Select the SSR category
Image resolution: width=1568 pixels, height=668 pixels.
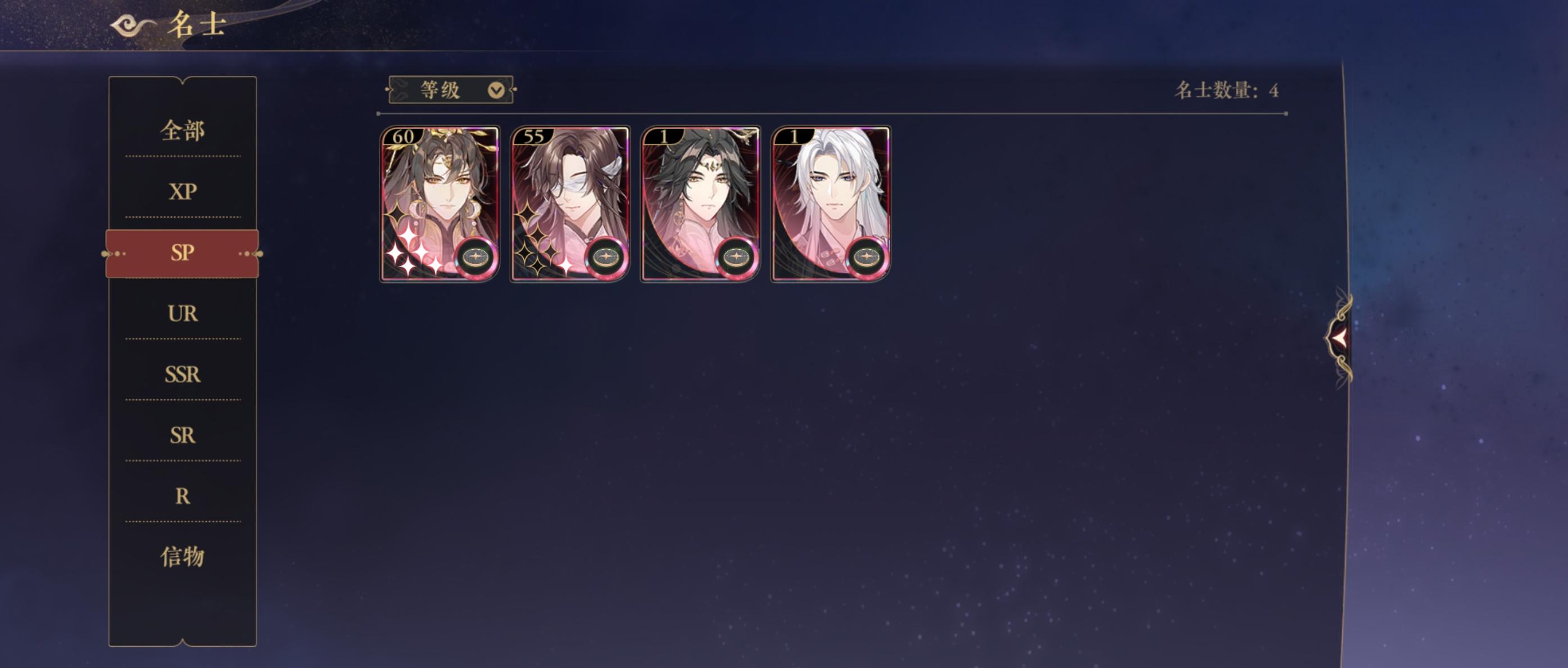pyautogui.click(x=183, y=374)
